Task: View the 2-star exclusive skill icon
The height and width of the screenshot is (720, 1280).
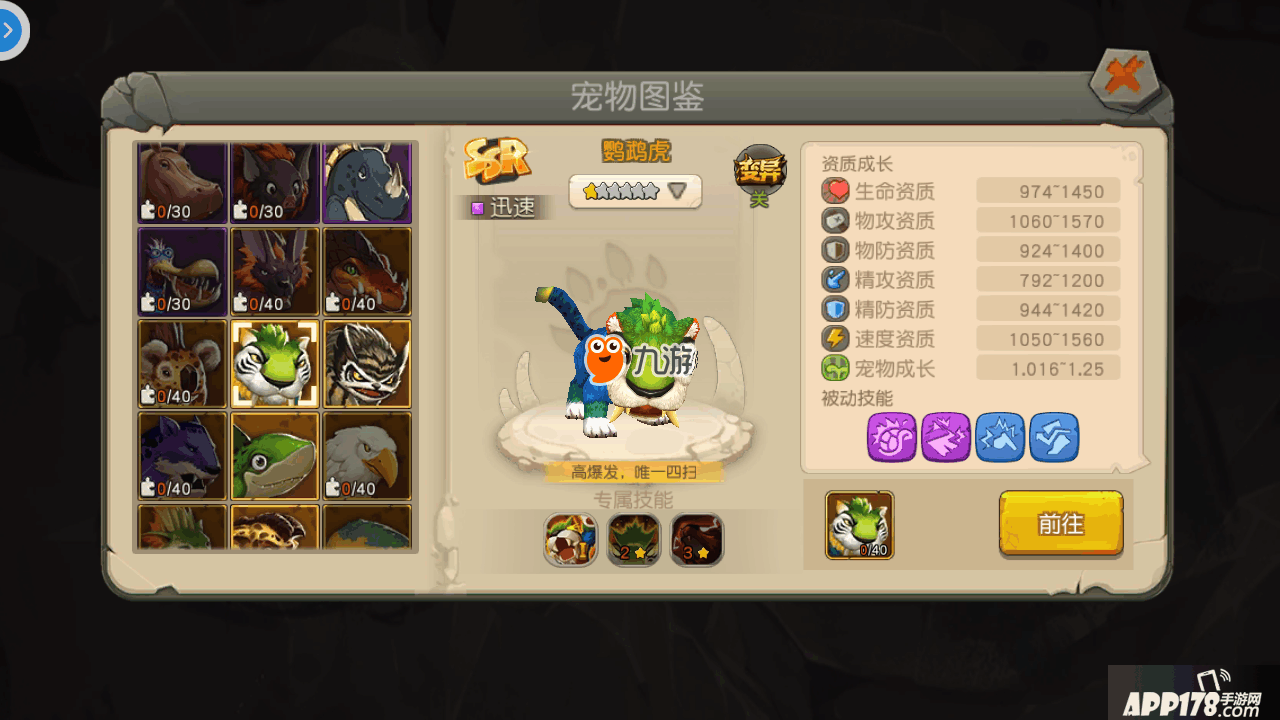Action: [x=634, y=540]
